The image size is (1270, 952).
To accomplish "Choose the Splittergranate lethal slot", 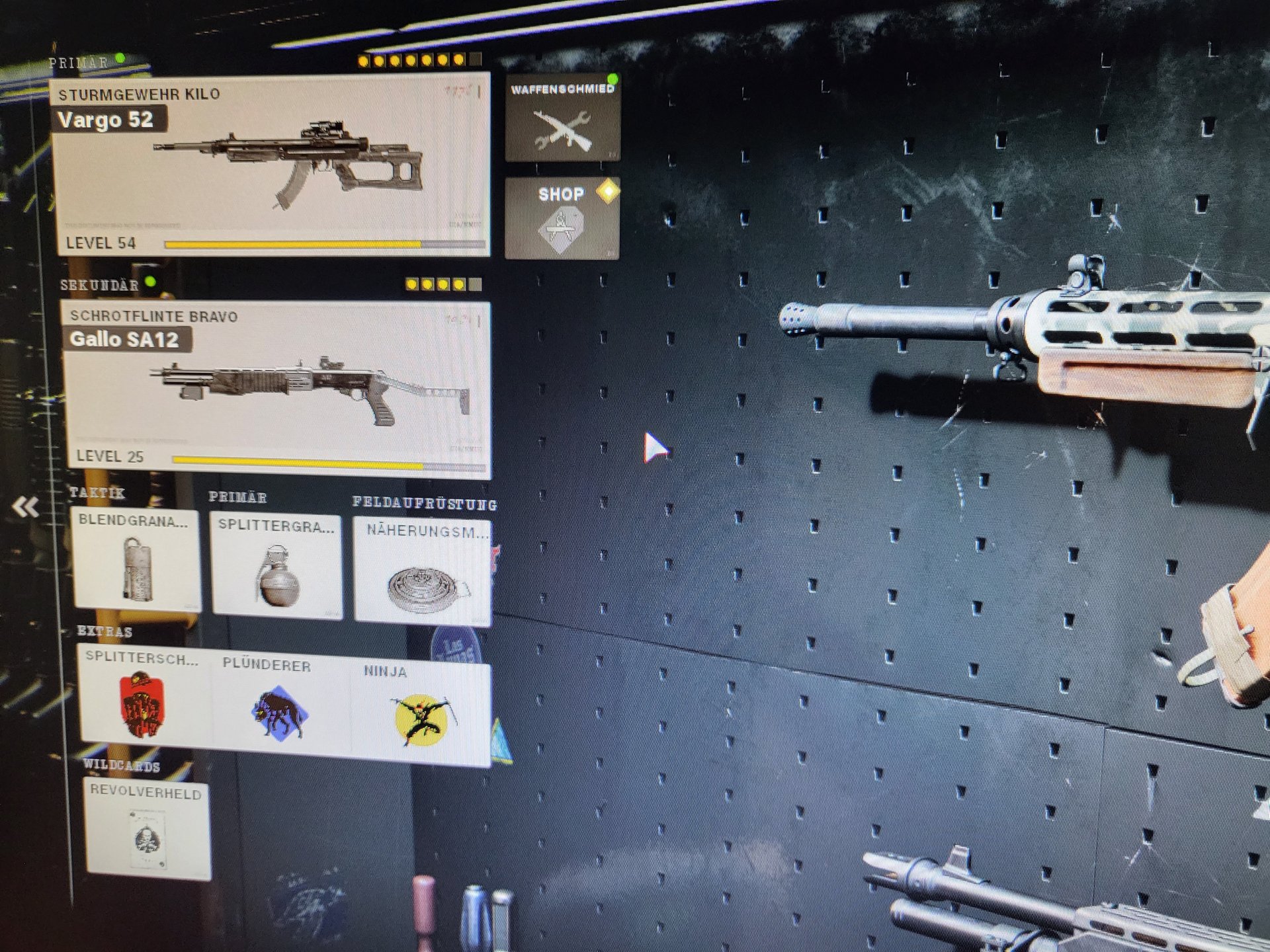I will tap(276, 566).
